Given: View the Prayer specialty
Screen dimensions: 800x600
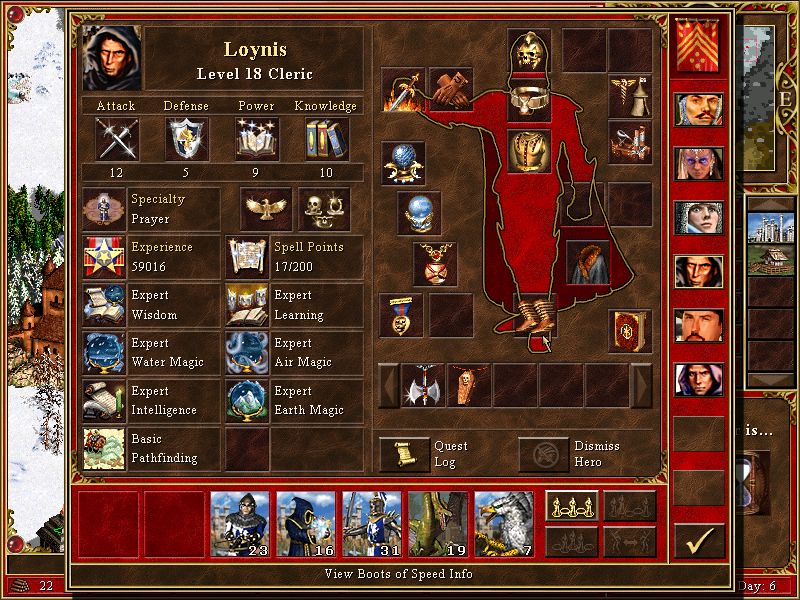Looking at the screenshot, I should (x=104, y=209).
